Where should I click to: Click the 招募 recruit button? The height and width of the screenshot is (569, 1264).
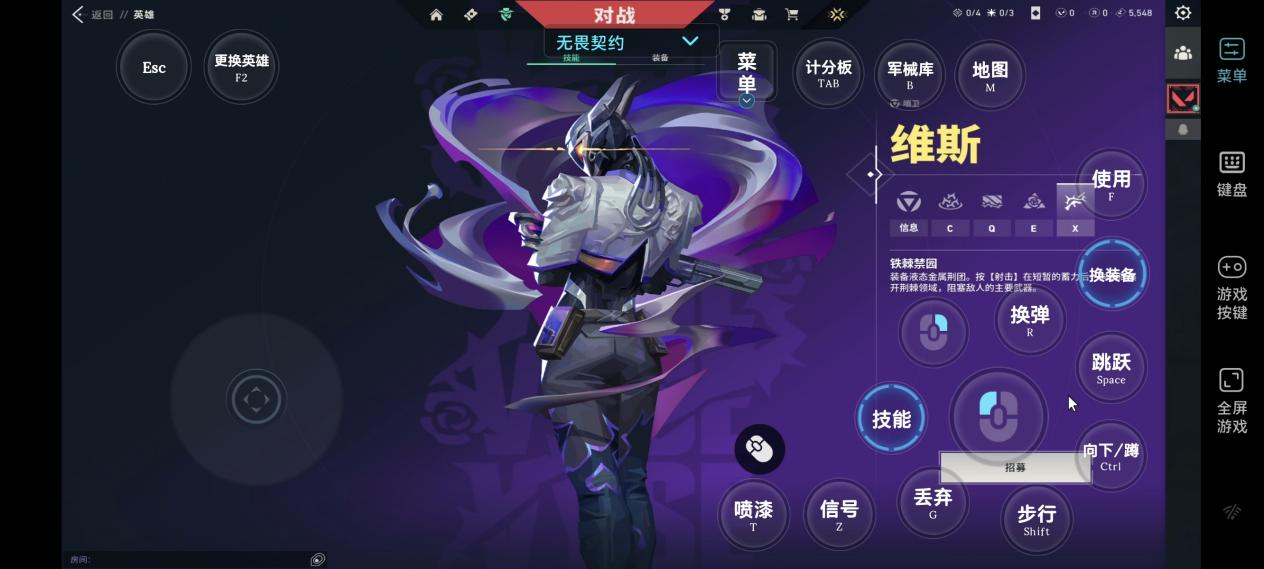[x=1015, y=467]
